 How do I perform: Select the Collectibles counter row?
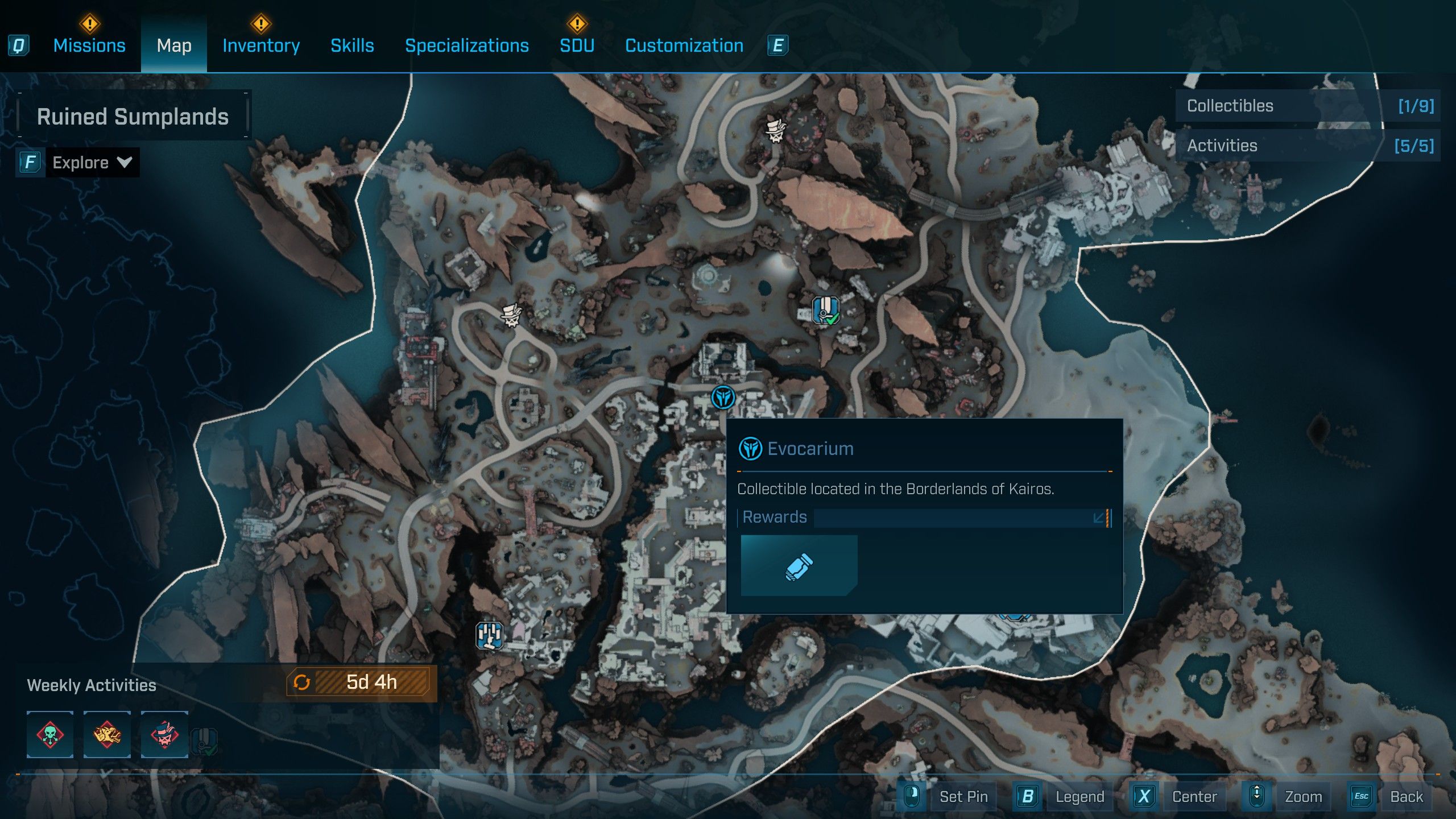pos(1307,106)
